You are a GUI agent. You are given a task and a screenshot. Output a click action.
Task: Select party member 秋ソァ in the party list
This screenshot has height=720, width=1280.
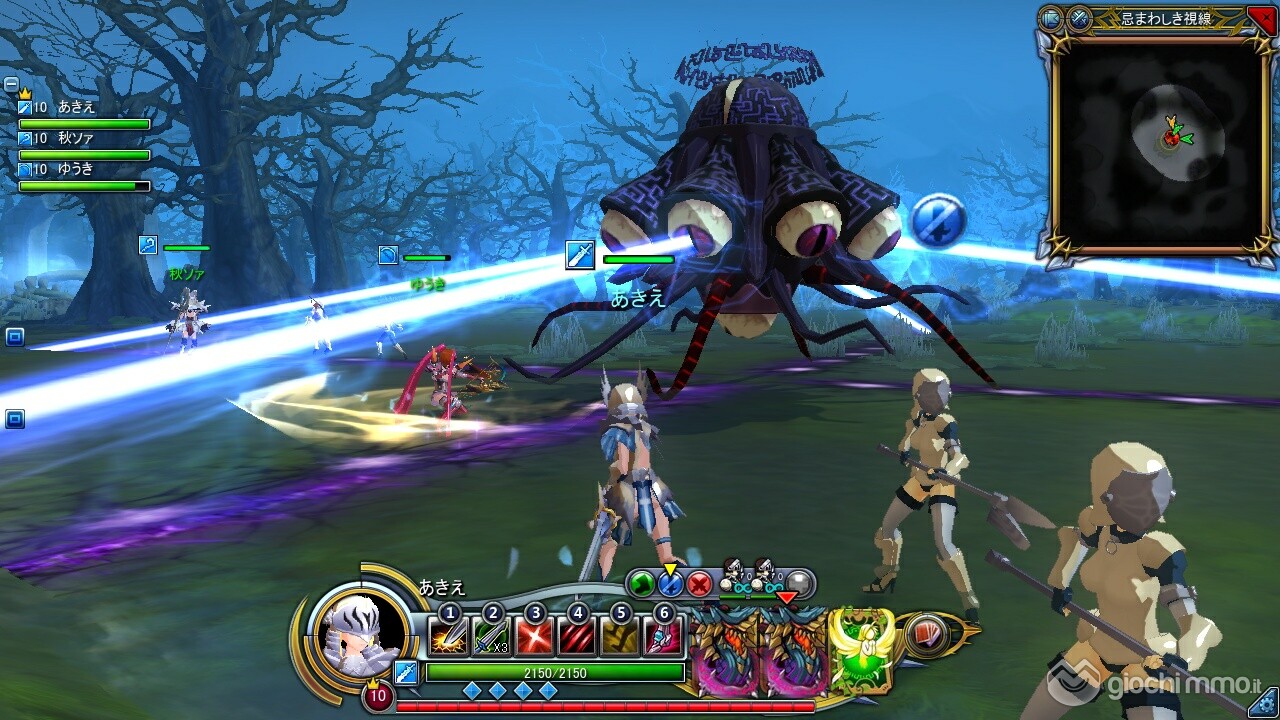[75, 139]
